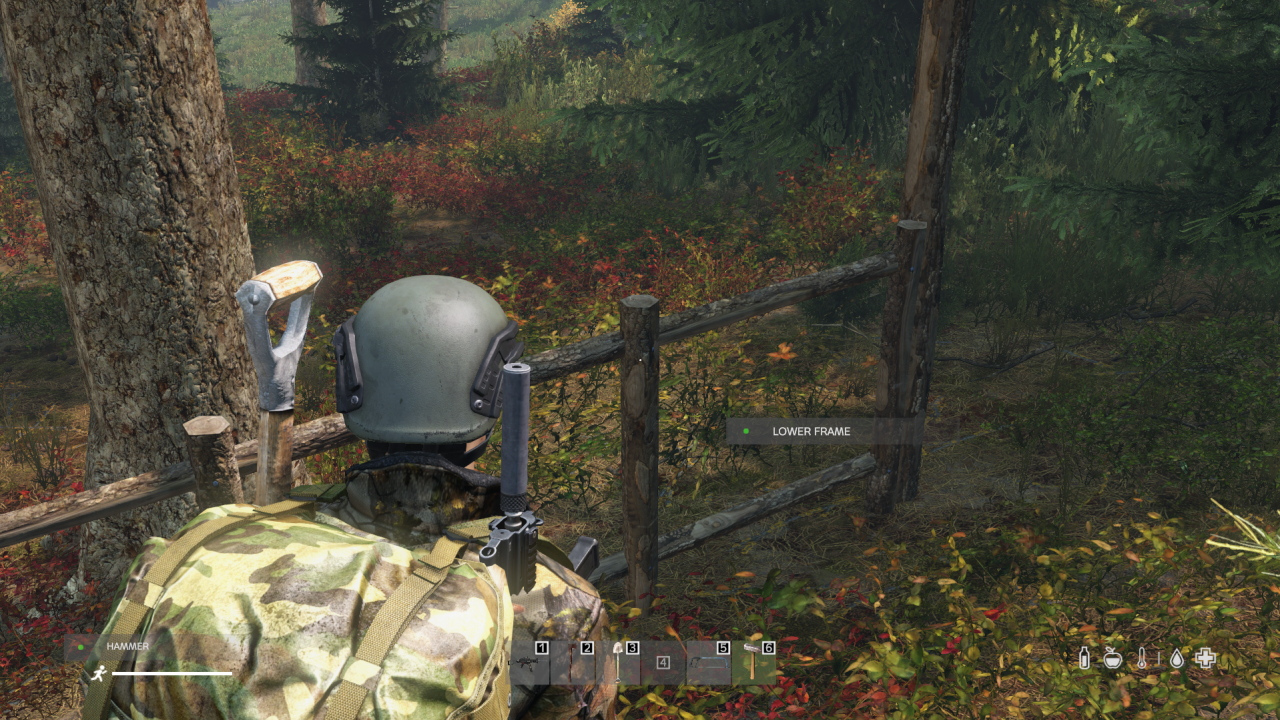Inspect the thermometer temperature status icon
Image resolution: width=1280 pixels, height=720 pixels.
point(1141,658)
